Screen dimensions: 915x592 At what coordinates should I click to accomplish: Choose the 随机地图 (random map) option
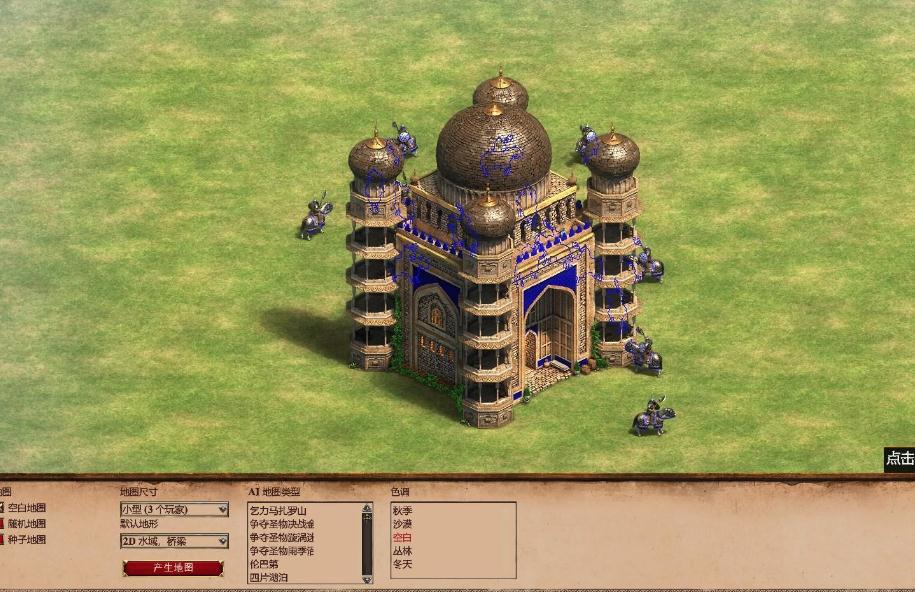coord(25,524)
